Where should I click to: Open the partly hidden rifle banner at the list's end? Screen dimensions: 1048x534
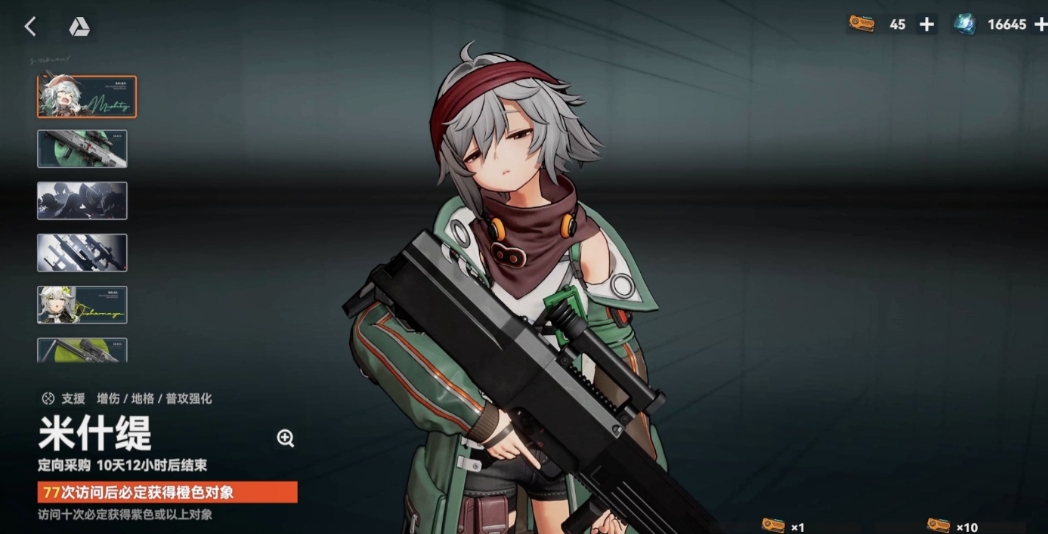(82, 349)
